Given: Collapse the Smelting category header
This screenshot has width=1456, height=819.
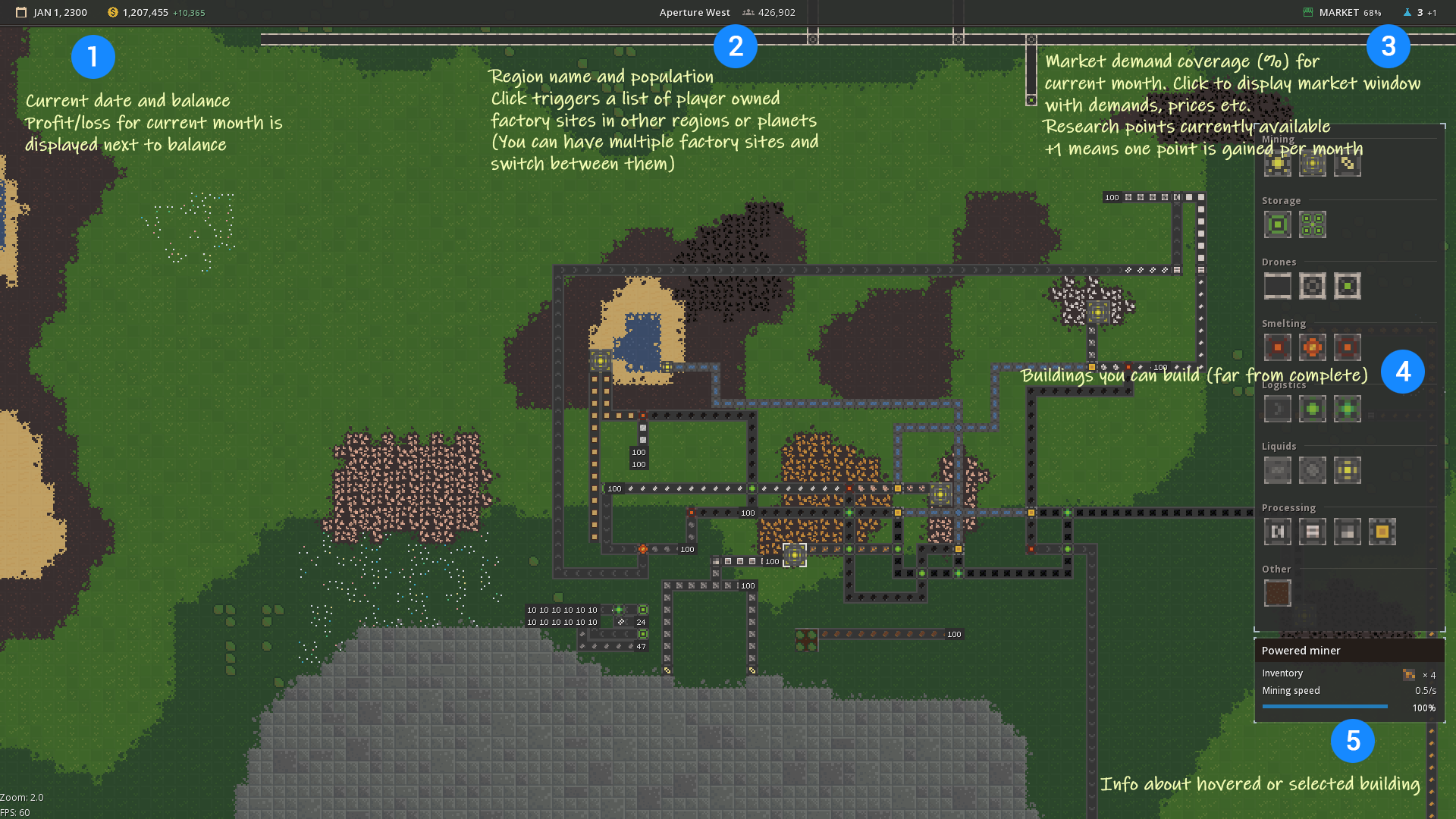Looking at the screenshot, I should click(x=1284, y=323).
